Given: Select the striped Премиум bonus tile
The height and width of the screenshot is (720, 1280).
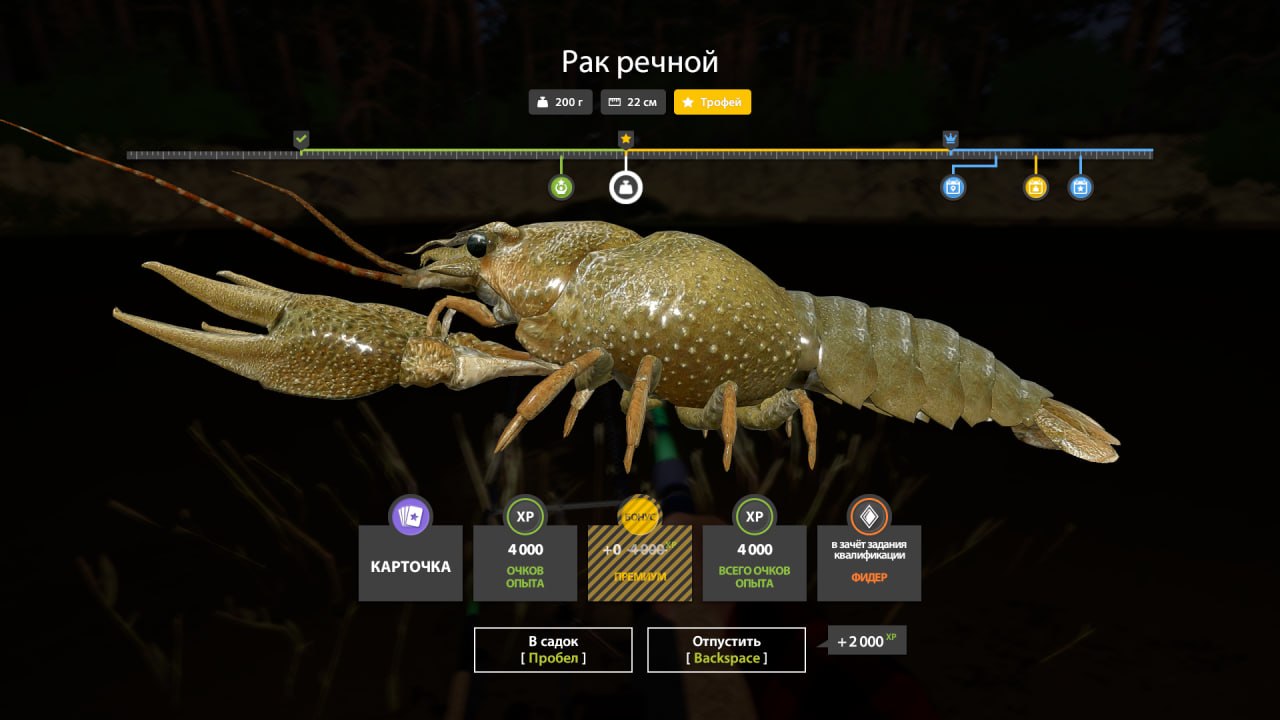Looking at the screenshot, I should coord(639,562).
